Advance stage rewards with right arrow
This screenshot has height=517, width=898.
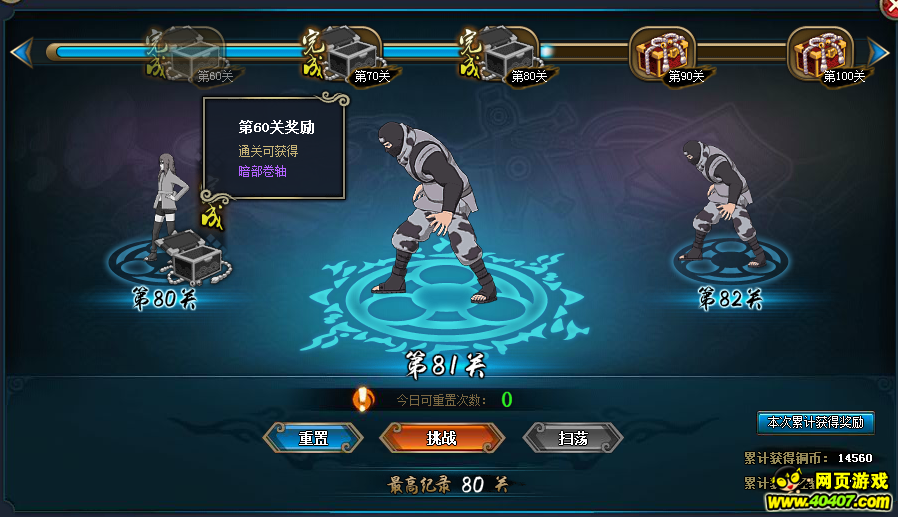(878, 51)
